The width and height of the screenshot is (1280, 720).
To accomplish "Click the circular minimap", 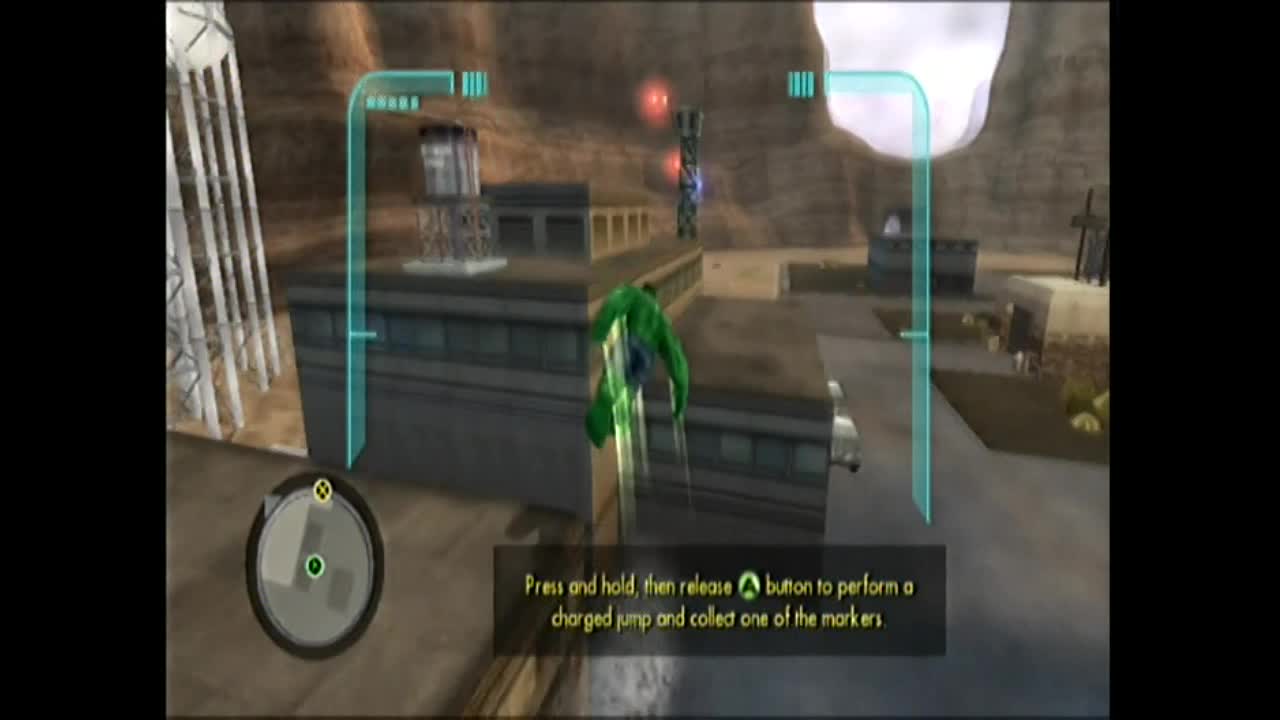I will click(x=314, y=565).
